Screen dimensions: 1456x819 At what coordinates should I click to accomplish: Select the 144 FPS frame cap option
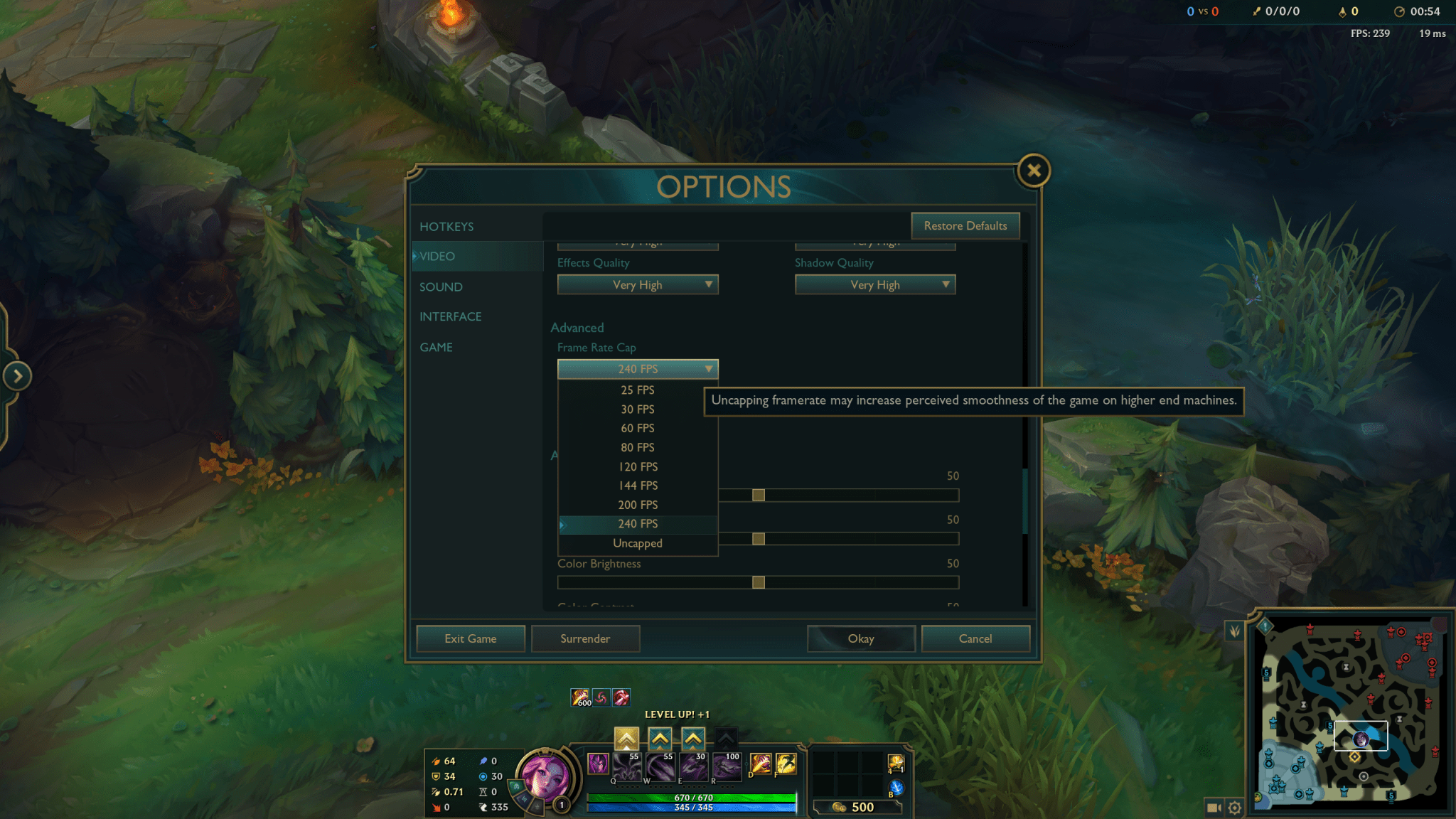(637, 486)
